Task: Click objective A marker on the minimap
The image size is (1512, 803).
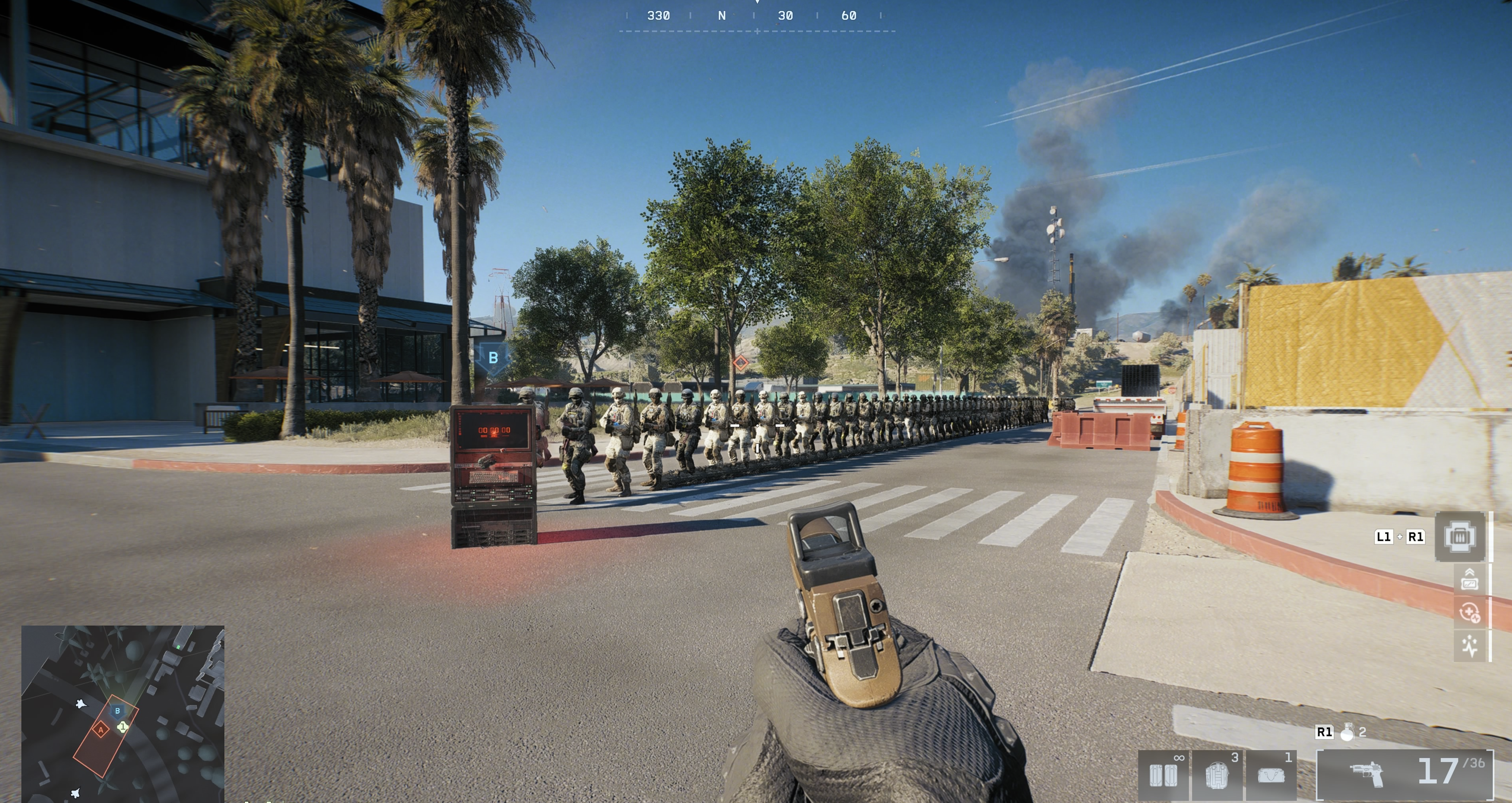Action: click(x=100, y=730)
